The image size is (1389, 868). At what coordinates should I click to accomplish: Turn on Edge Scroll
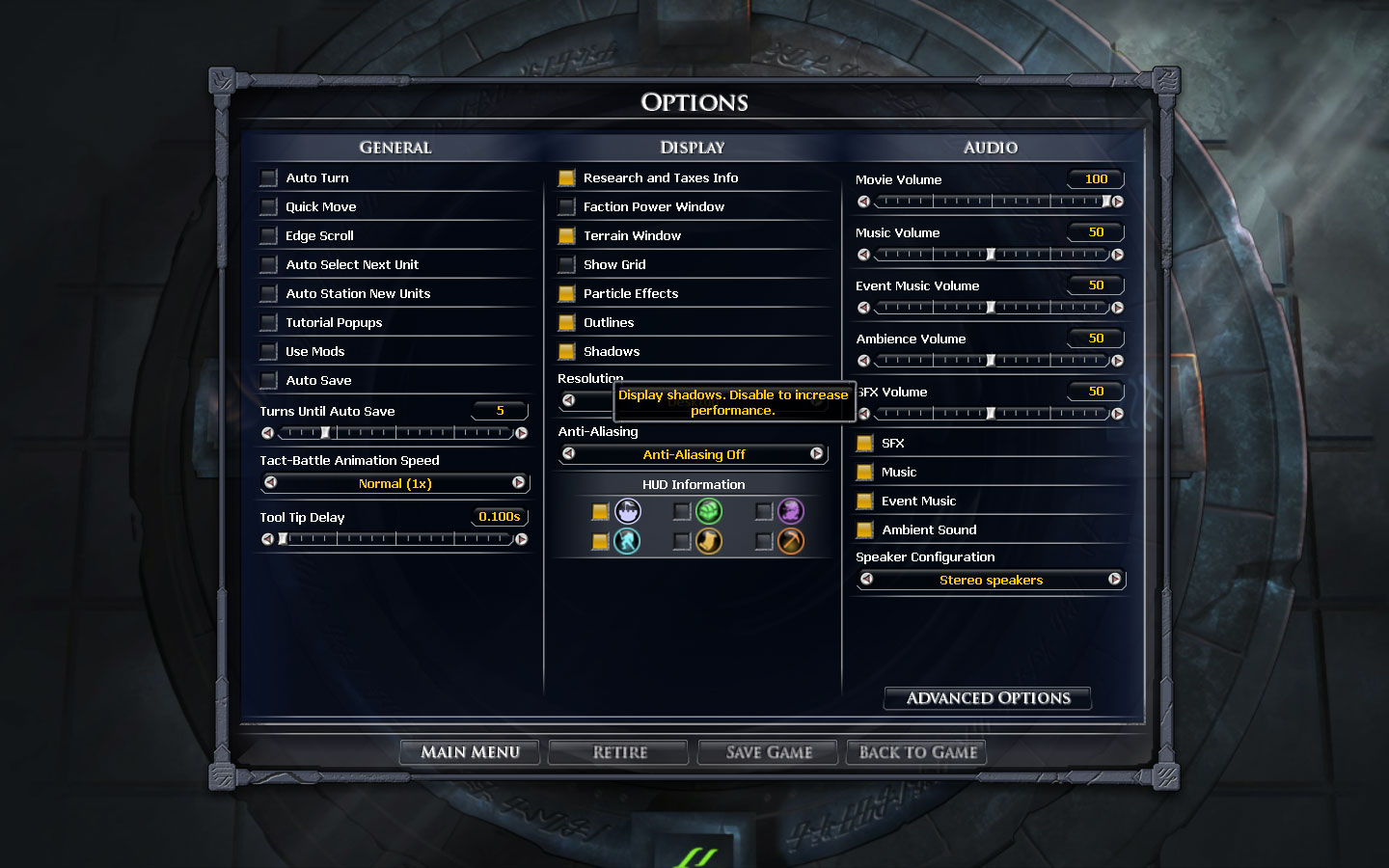coord(269,236)
